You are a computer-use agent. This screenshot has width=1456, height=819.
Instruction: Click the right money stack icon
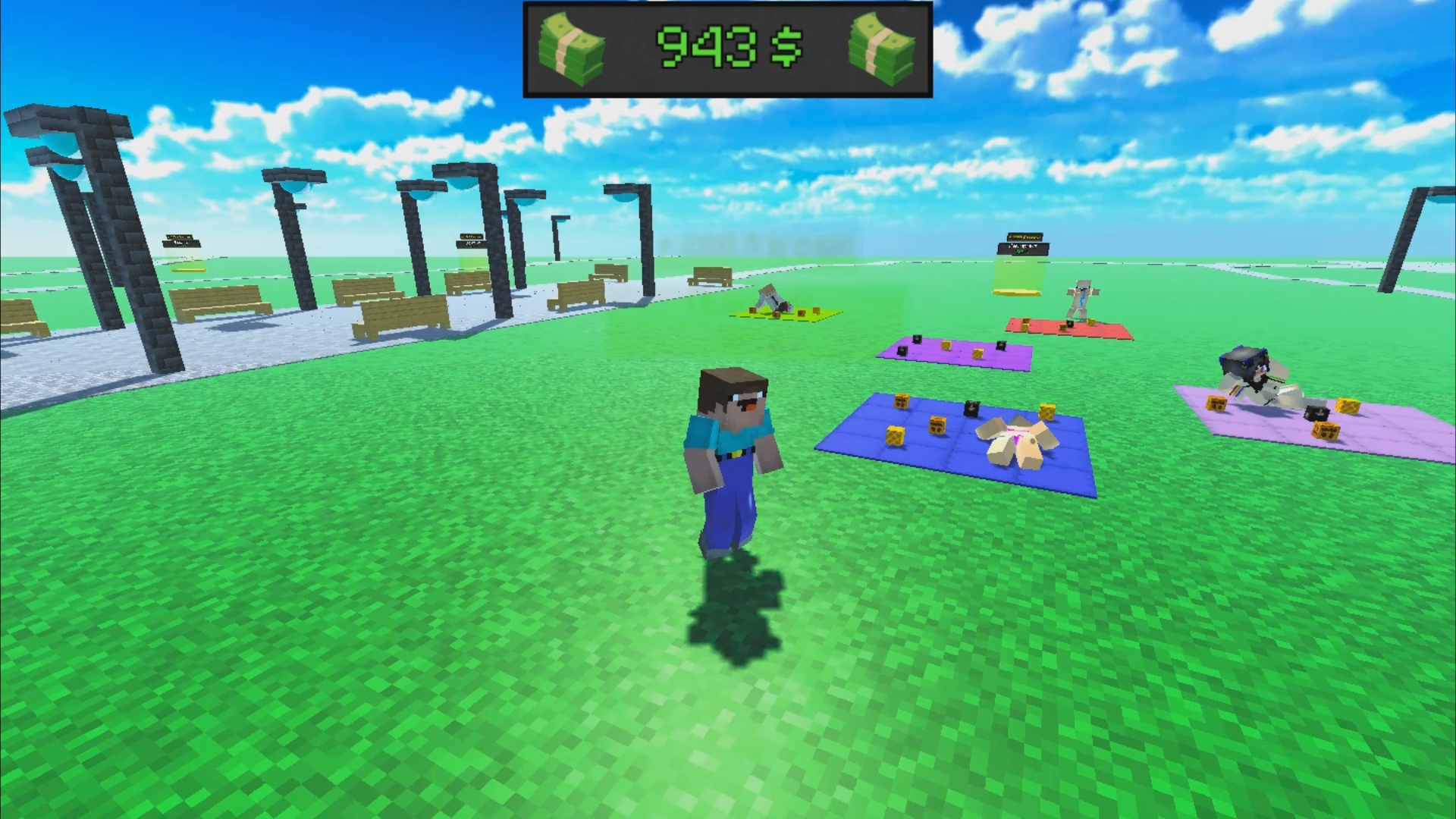click(882, 47)
